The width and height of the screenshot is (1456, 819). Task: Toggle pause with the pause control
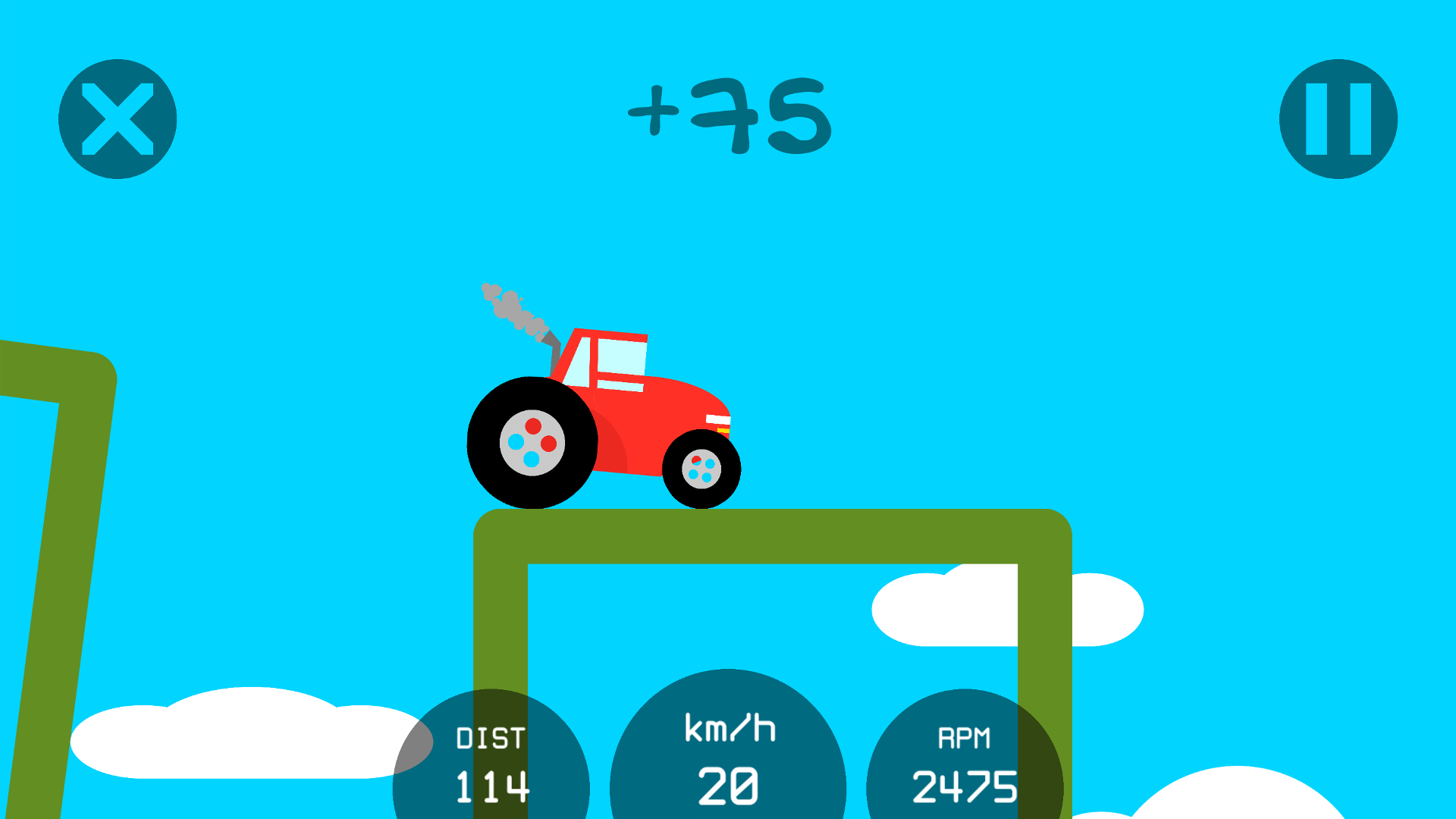[1337, 118]
